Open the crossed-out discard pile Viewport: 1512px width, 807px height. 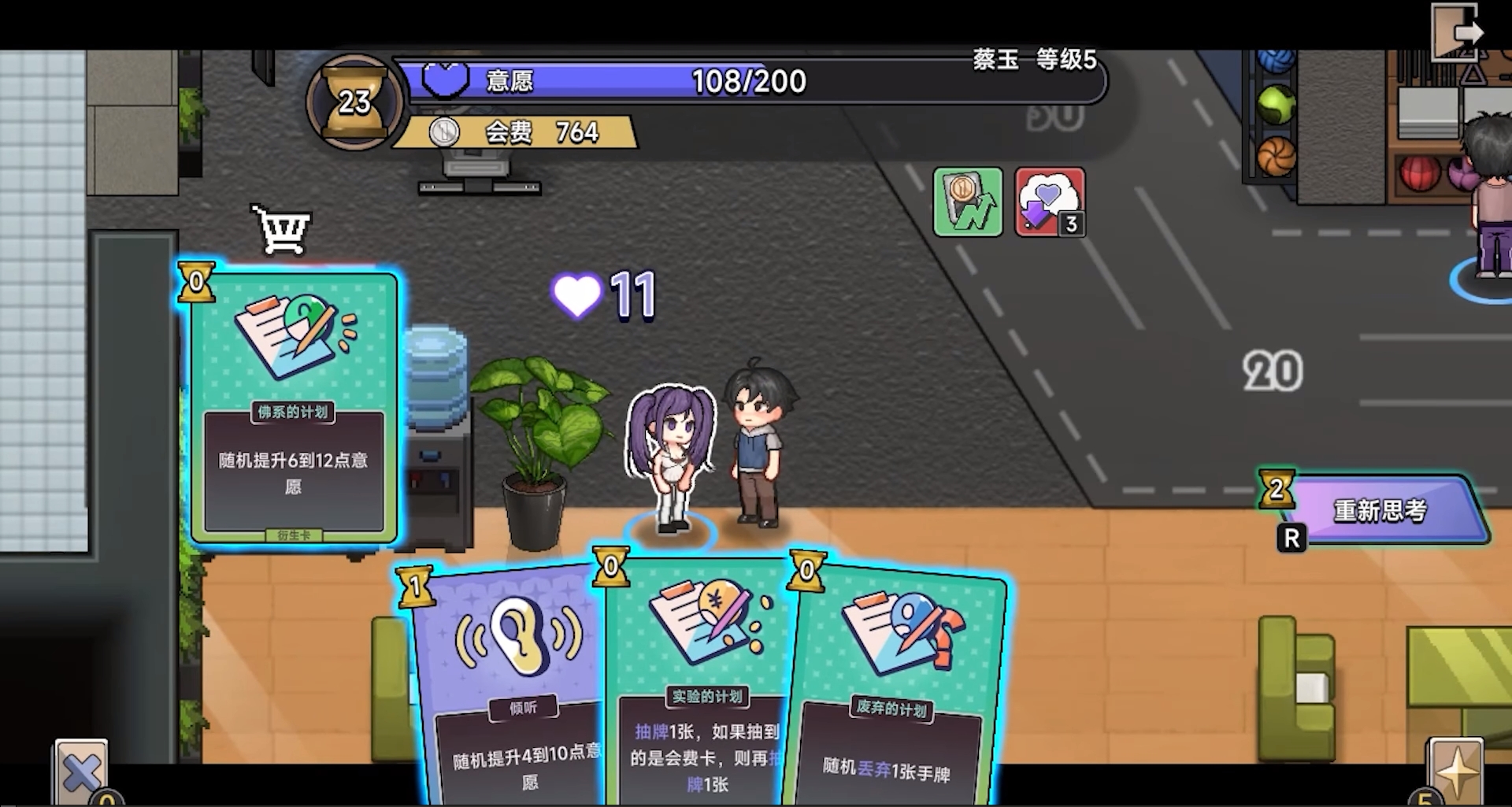pyautogui.click(x=82, y=772)
